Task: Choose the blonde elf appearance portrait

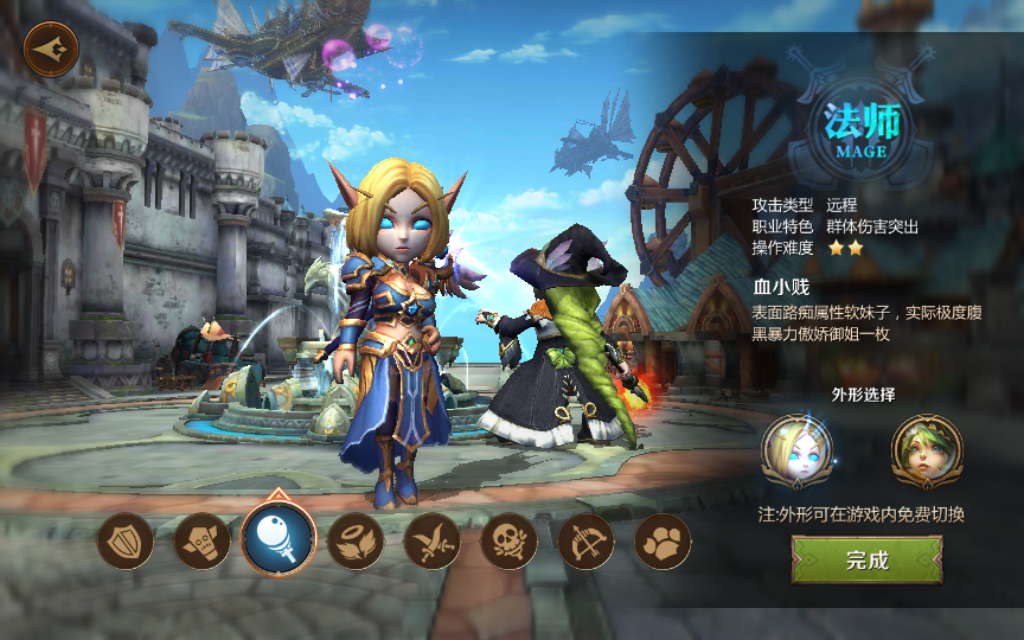Action: coord(797,451)
